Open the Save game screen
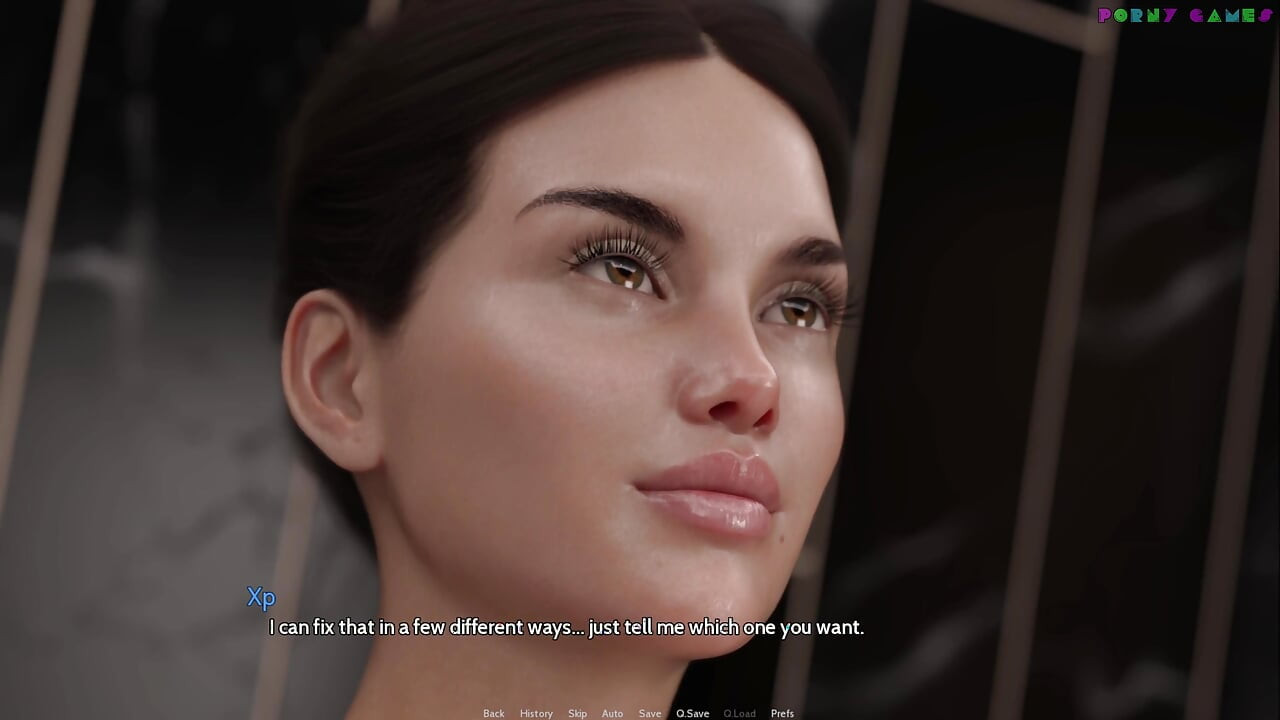Viewport: 1280px width, 720px height. coord(650,713)
